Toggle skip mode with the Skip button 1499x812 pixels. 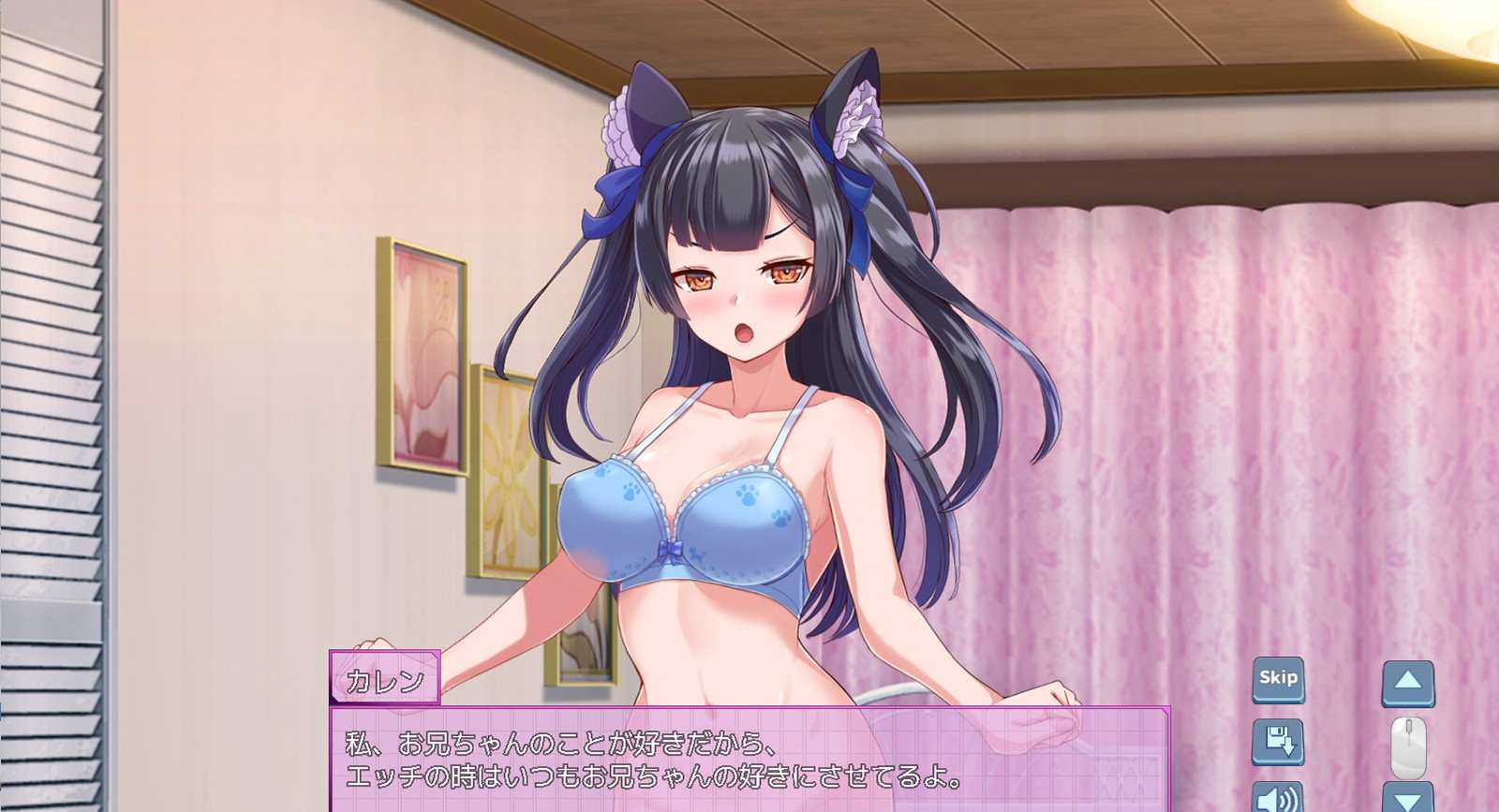click(1278, 678)
